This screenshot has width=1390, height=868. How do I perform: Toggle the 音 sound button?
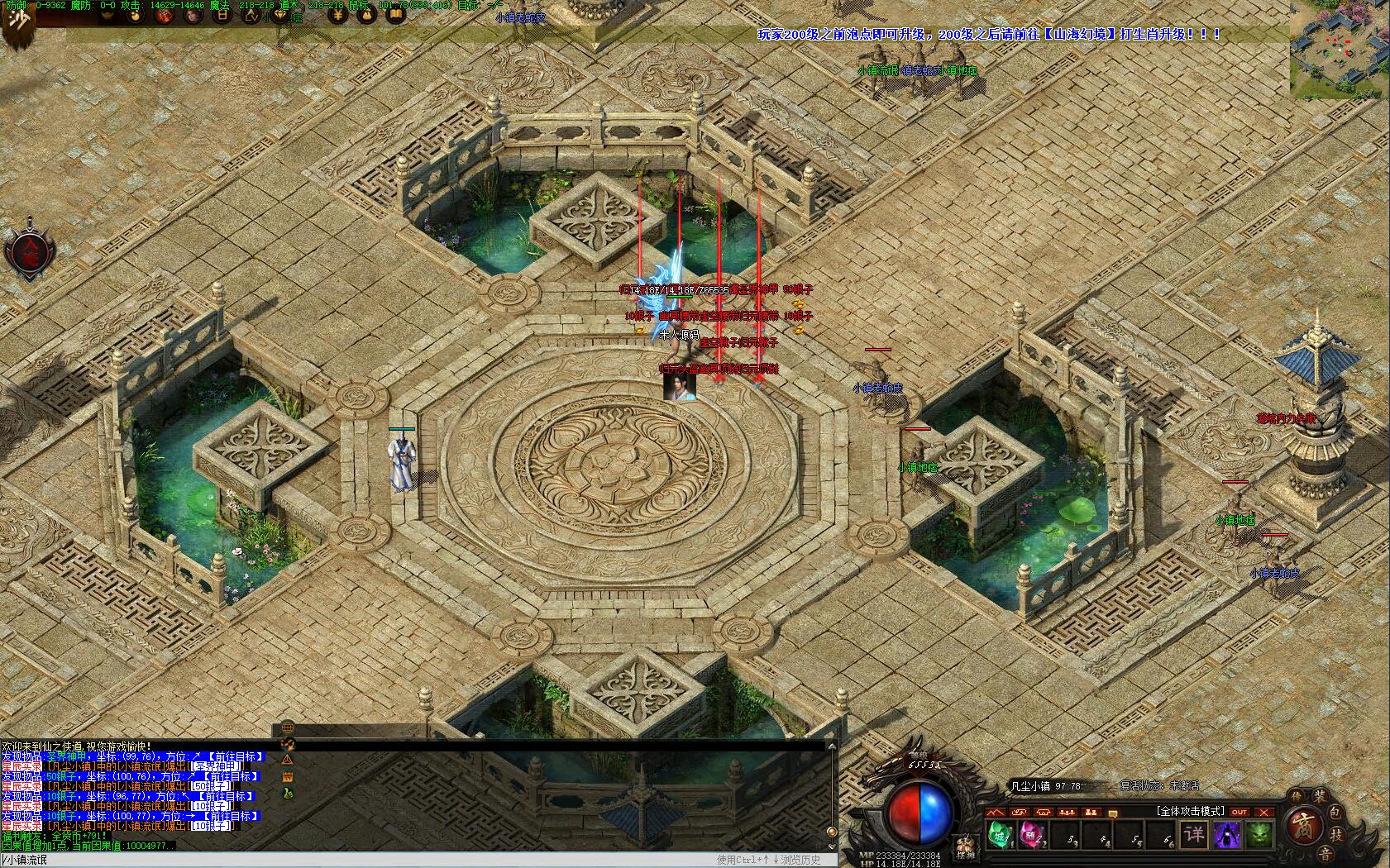1326,853
